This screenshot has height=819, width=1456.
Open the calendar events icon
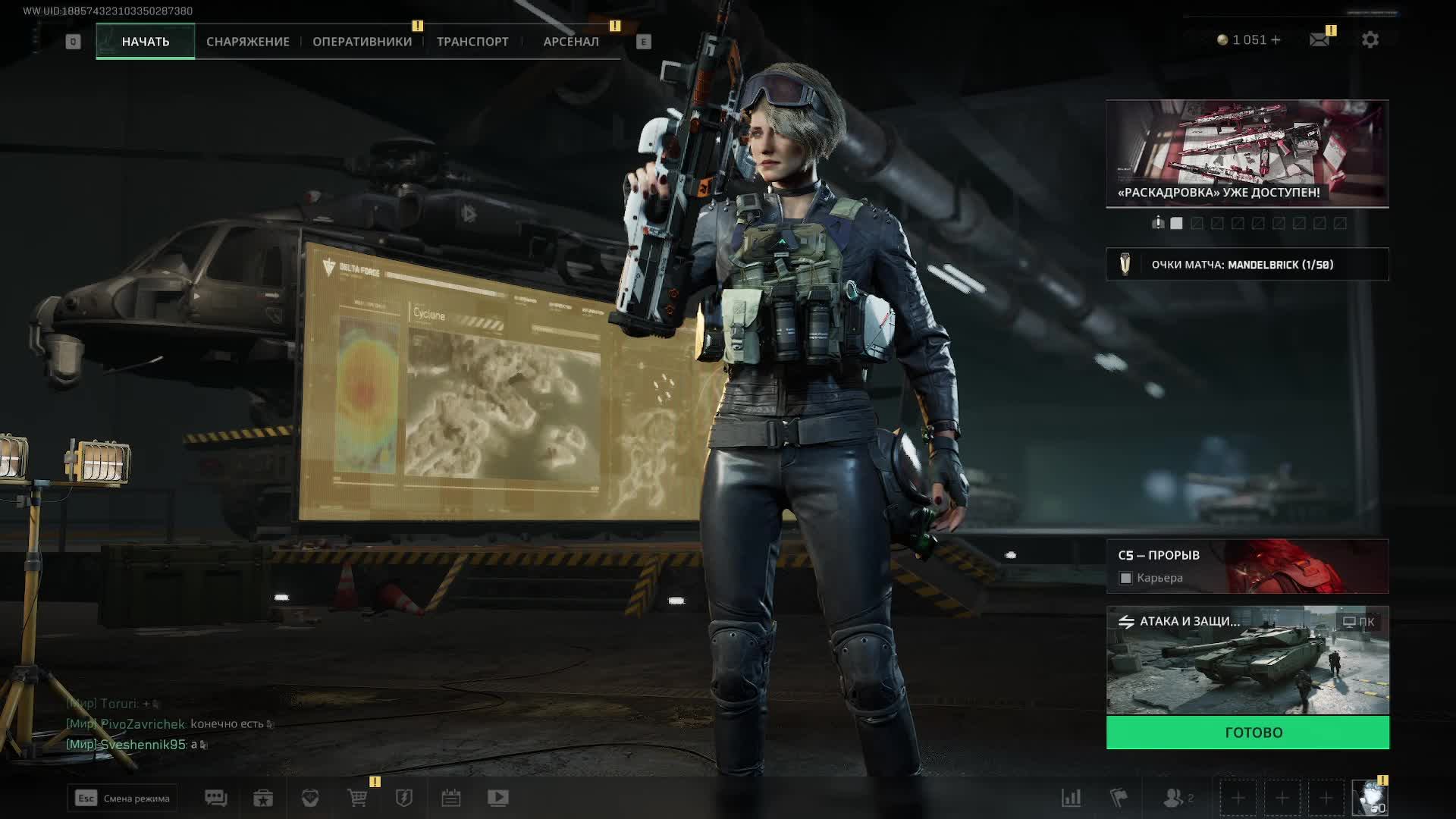[x=451, y=798]
